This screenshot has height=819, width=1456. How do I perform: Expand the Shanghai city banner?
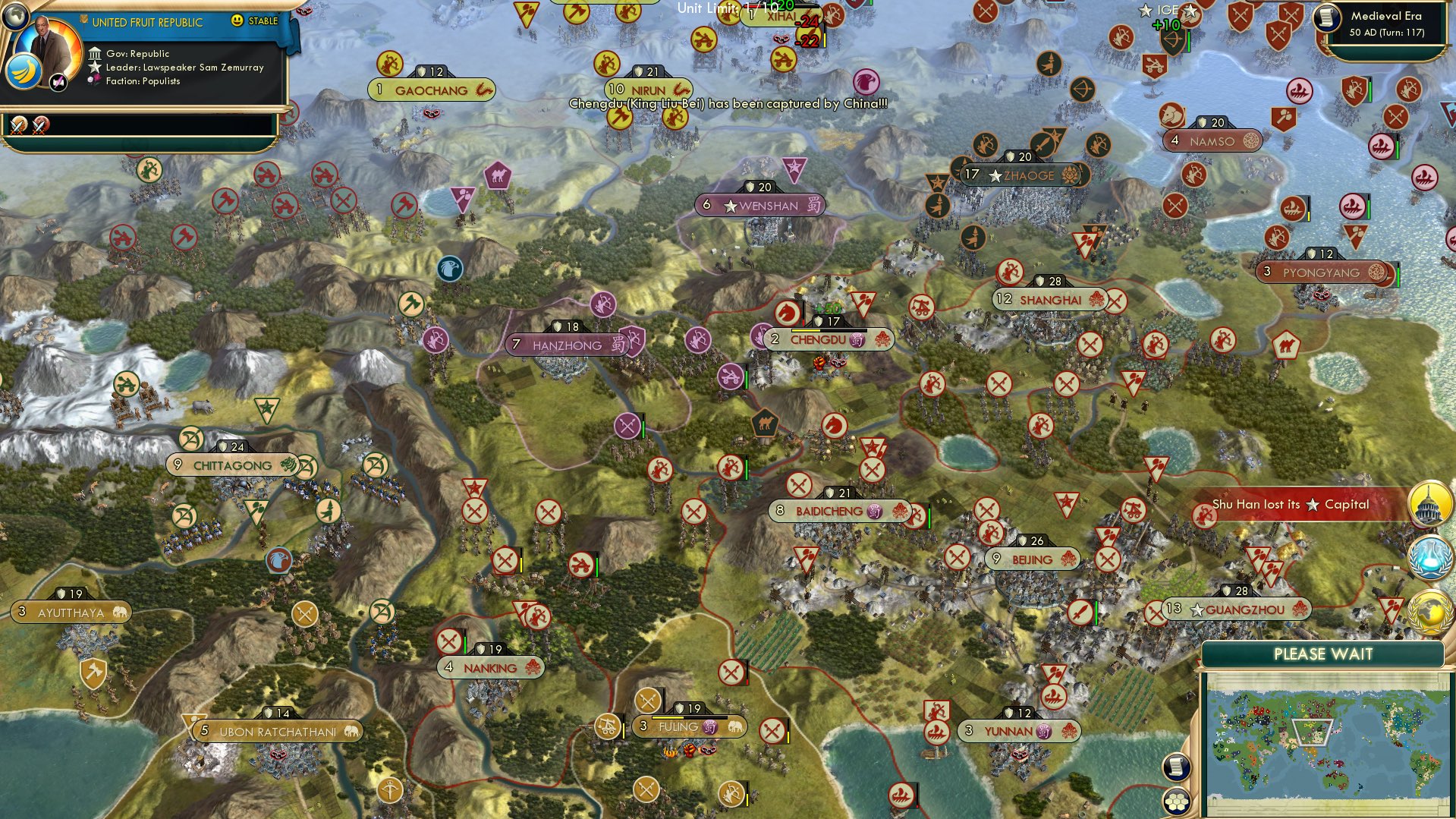coord(1046,300)
